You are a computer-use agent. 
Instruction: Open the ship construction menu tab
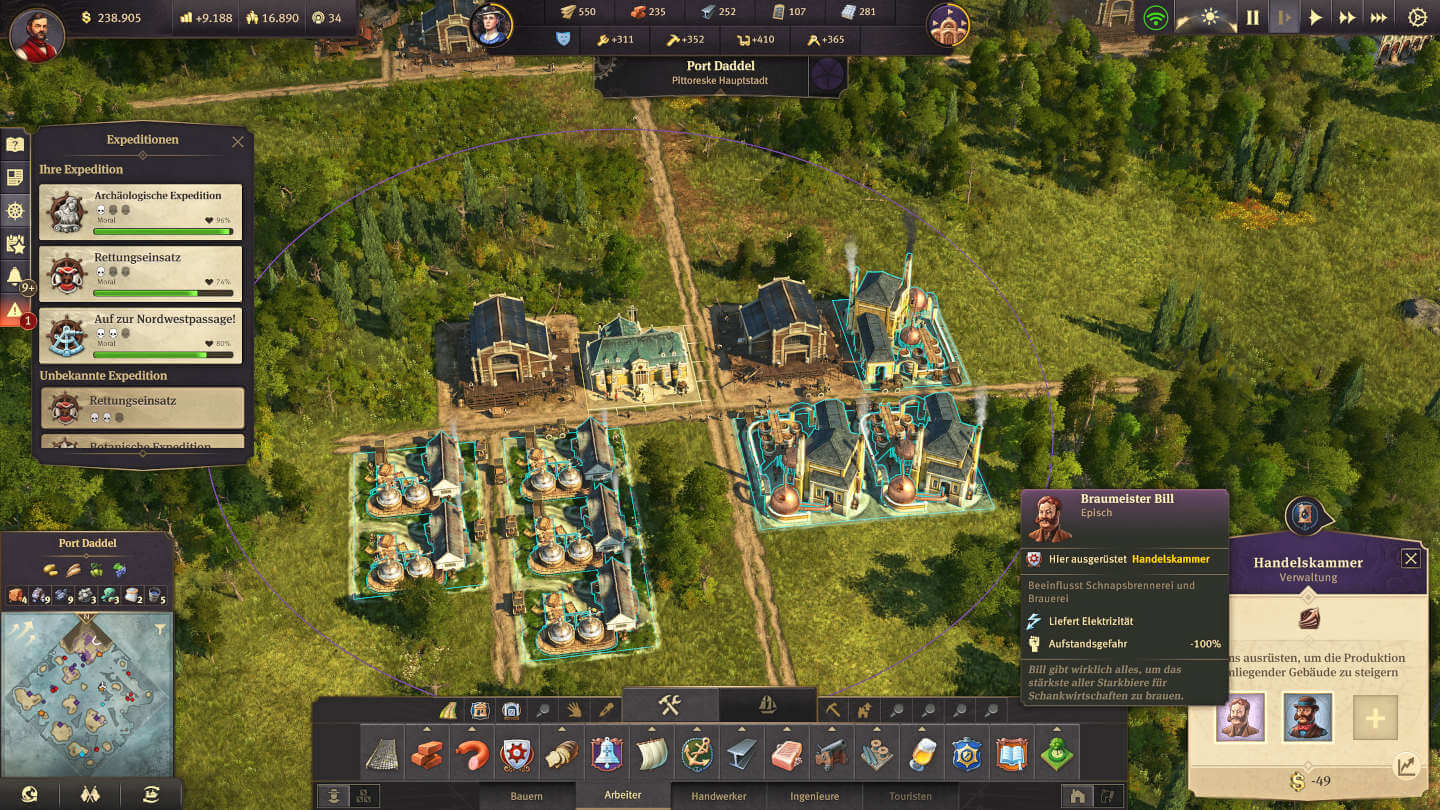point(765,704)
